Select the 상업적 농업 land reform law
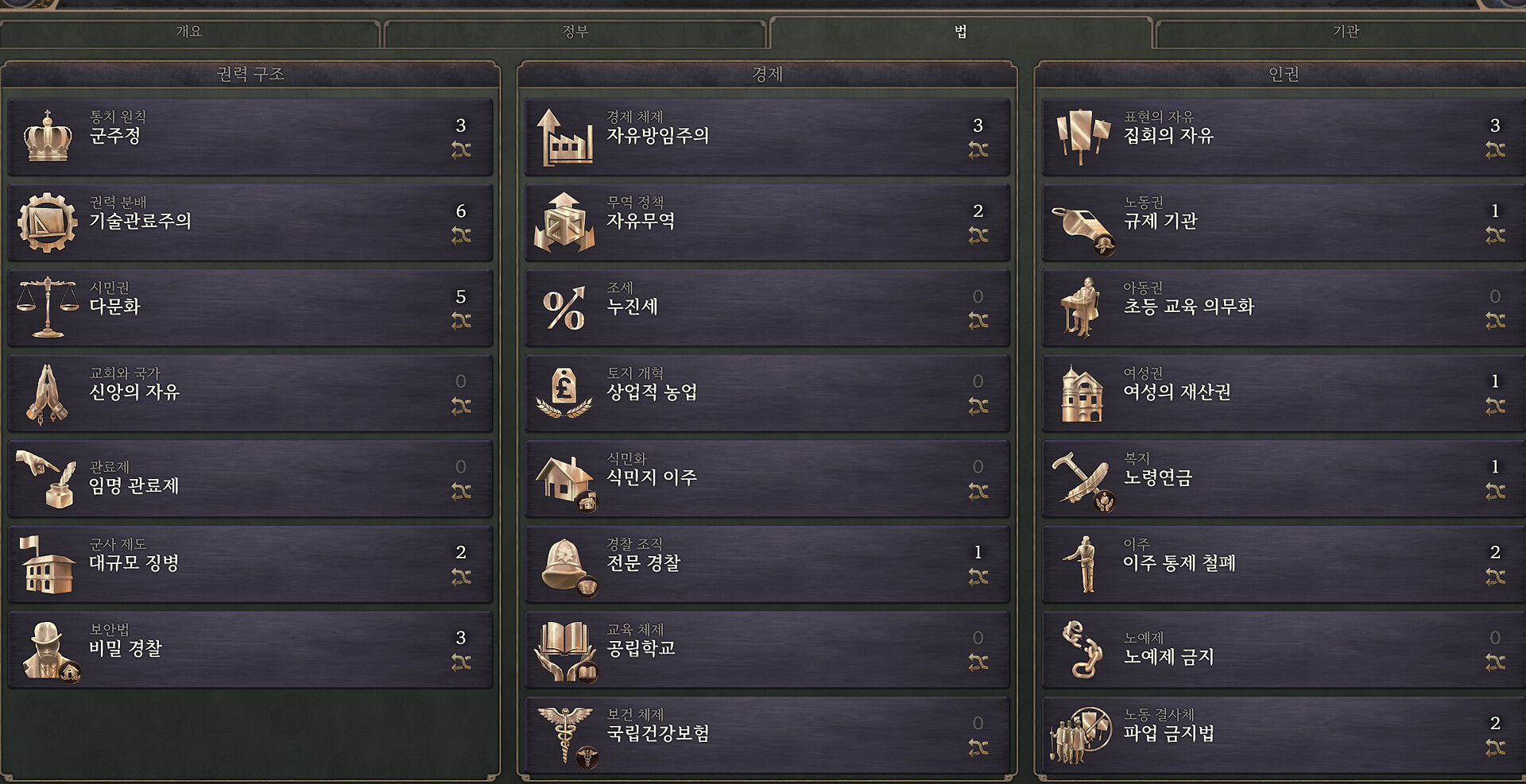The width and height of the screenshot is (1526, 784). pyautogui.click(x=767, y=393)
